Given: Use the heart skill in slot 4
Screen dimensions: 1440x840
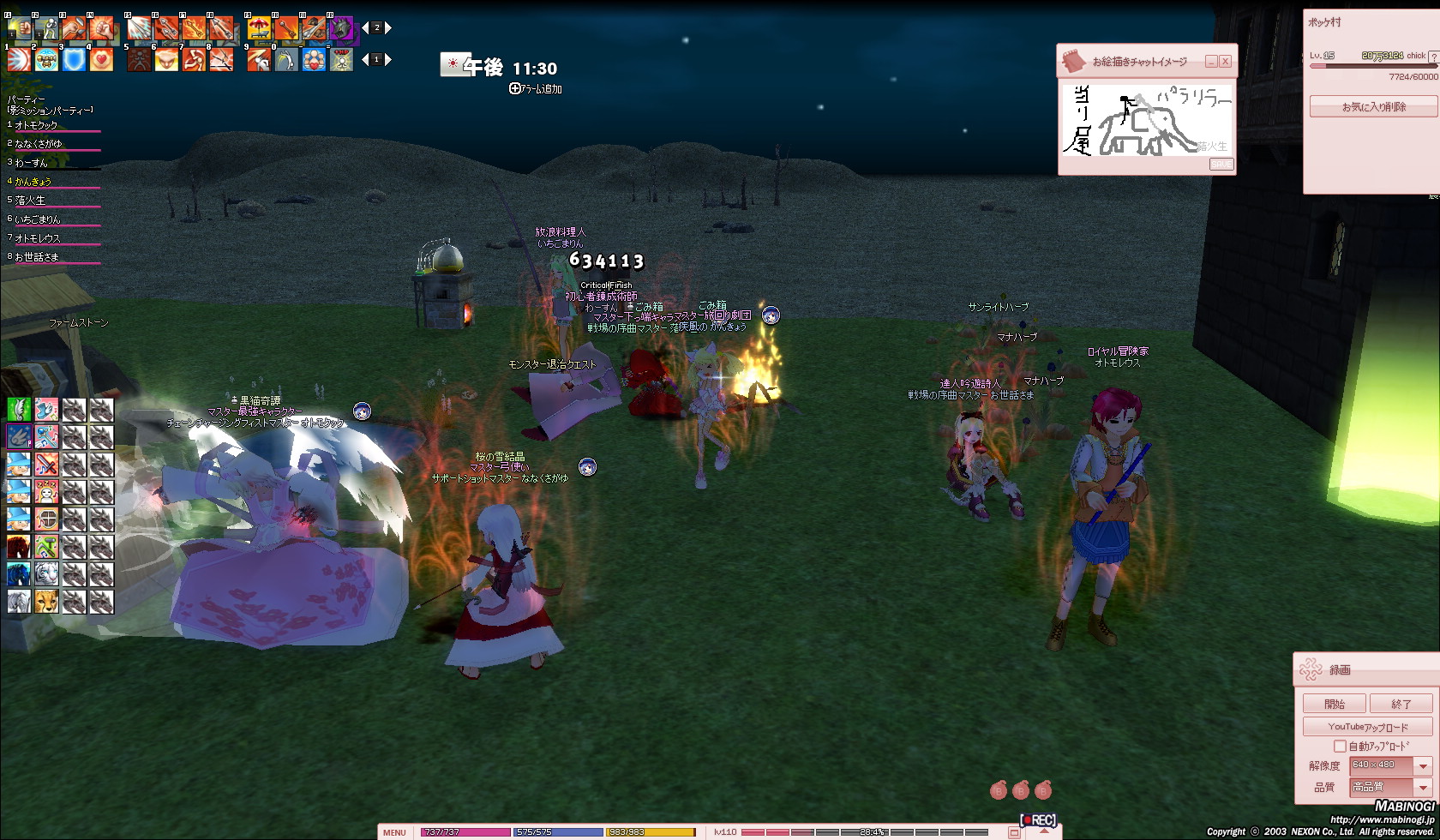Looking at the screenshot, I should click(x=101, y=59).
